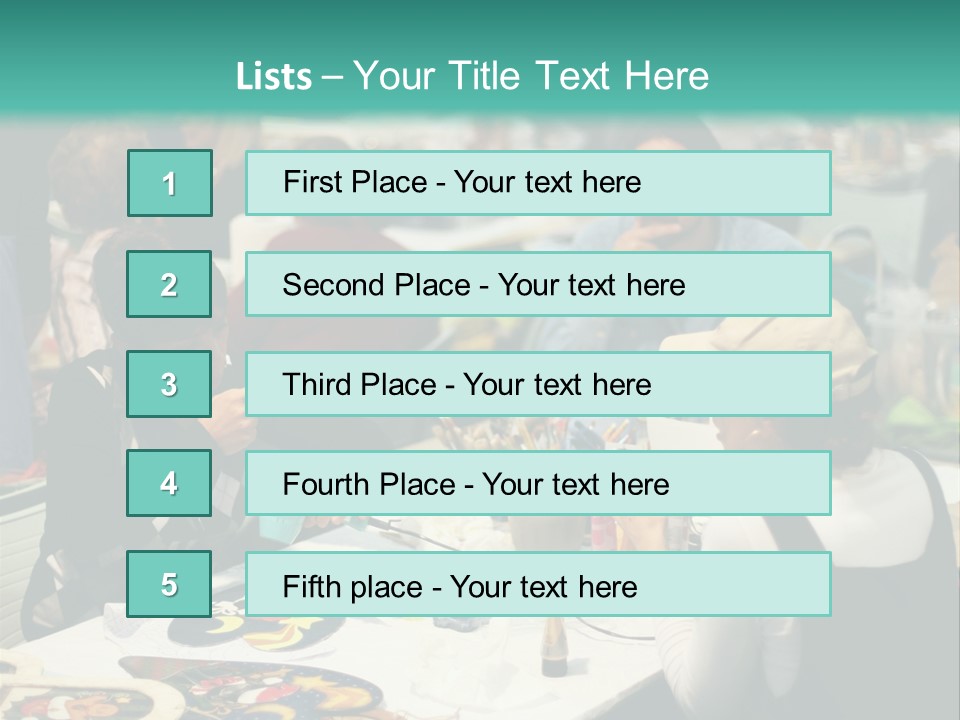Select the Fifth place text row
This screenshot has width=960, height=720.
pos(538,585)
